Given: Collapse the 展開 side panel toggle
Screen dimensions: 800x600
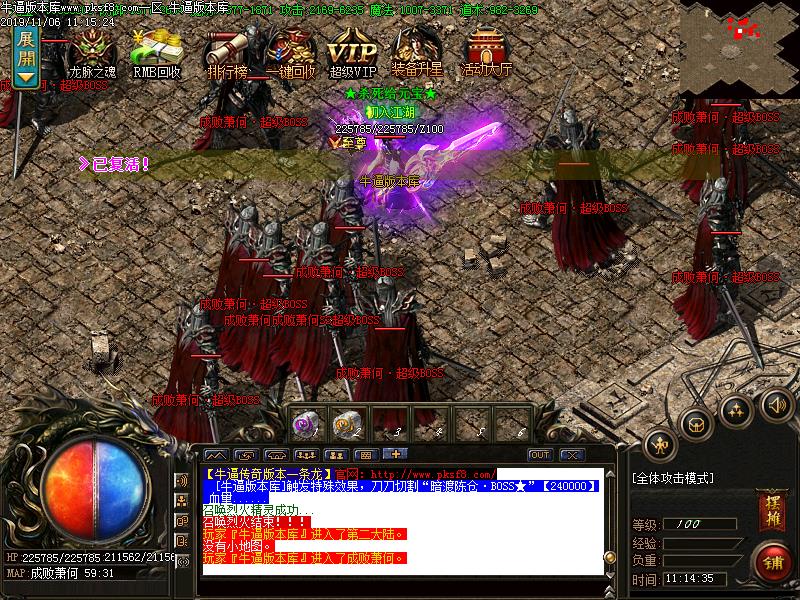Looking at the screenshot, I should click(26, 56).
